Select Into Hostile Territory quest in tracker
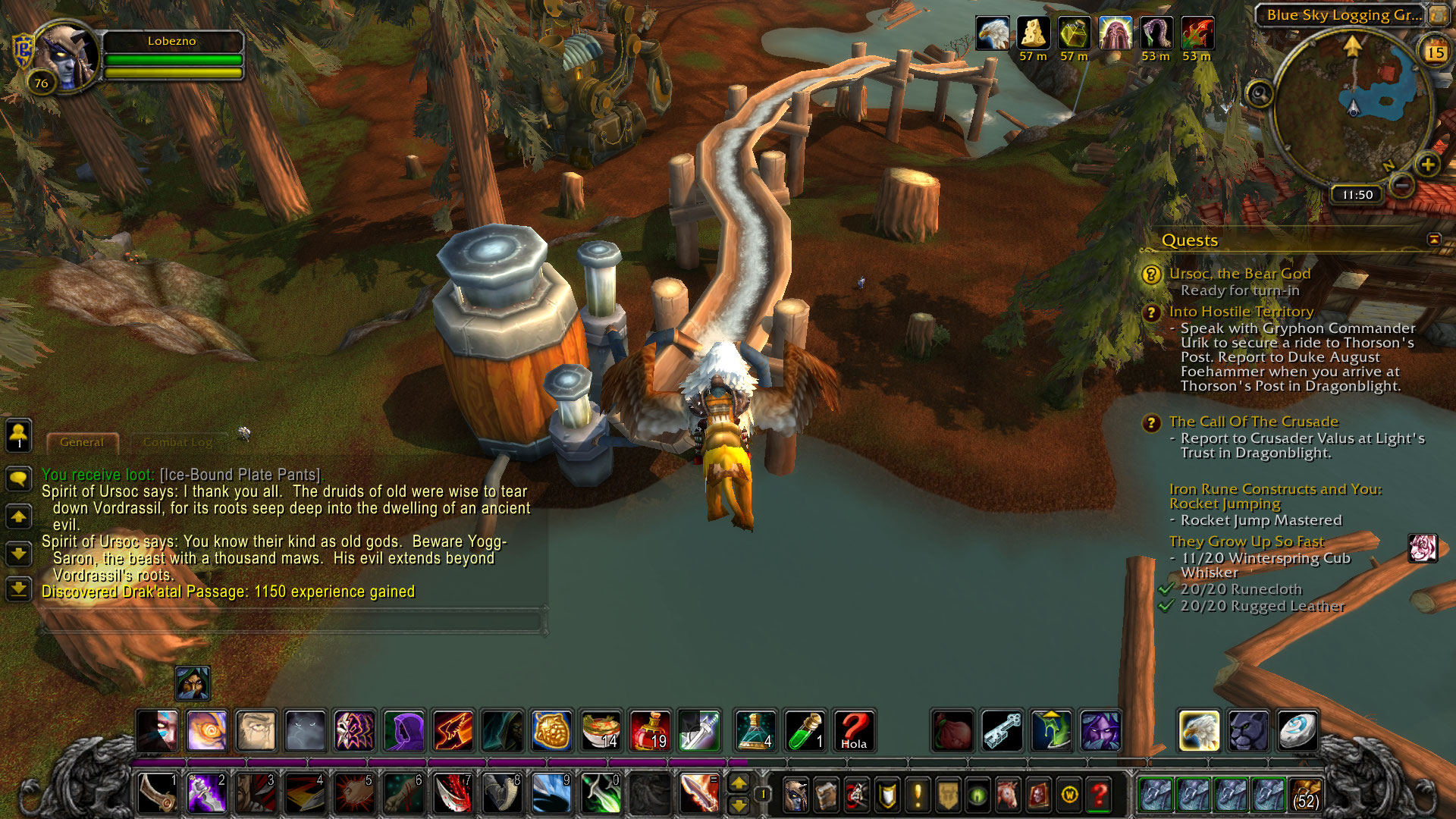1456x819 pixels. click(1241, 312)
